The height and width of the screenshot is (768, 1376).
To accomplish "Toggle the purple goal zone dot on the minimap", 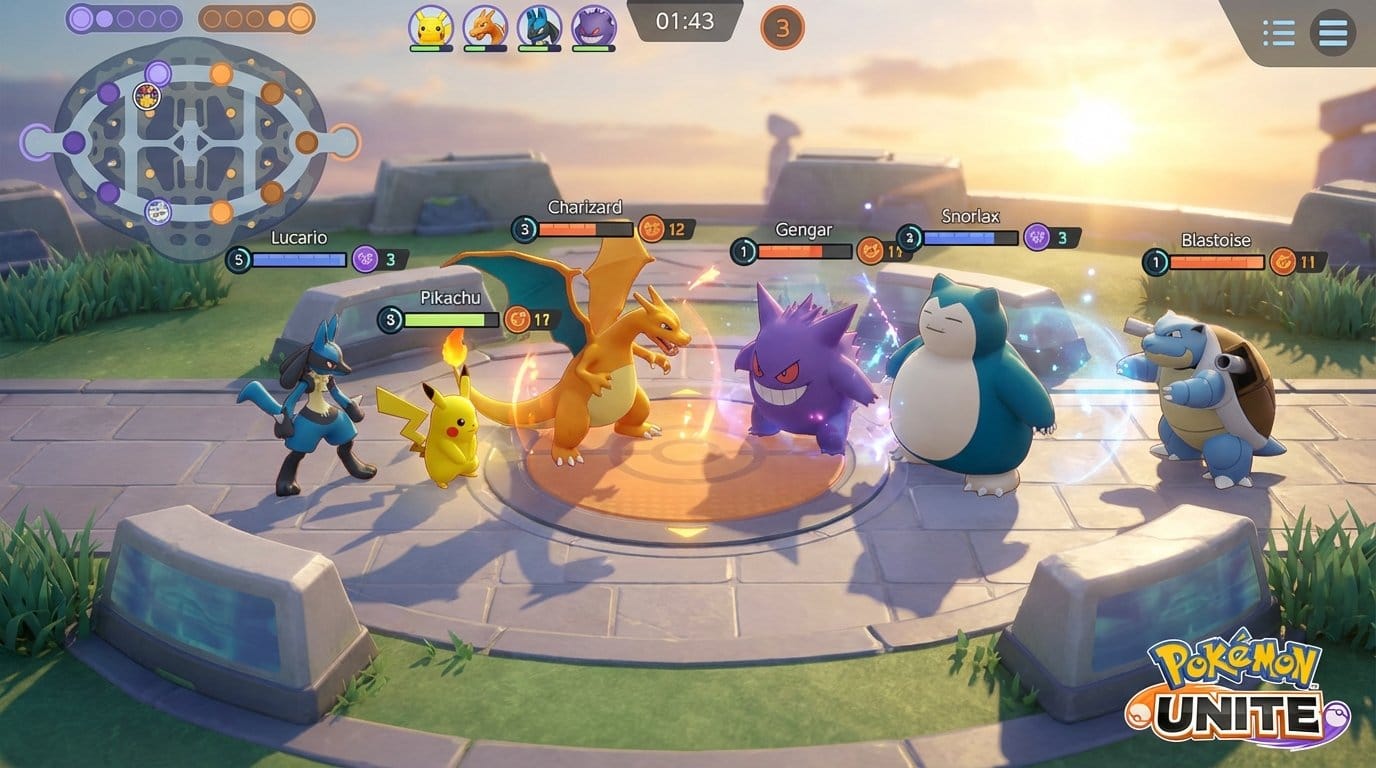I will pos(158,72).
